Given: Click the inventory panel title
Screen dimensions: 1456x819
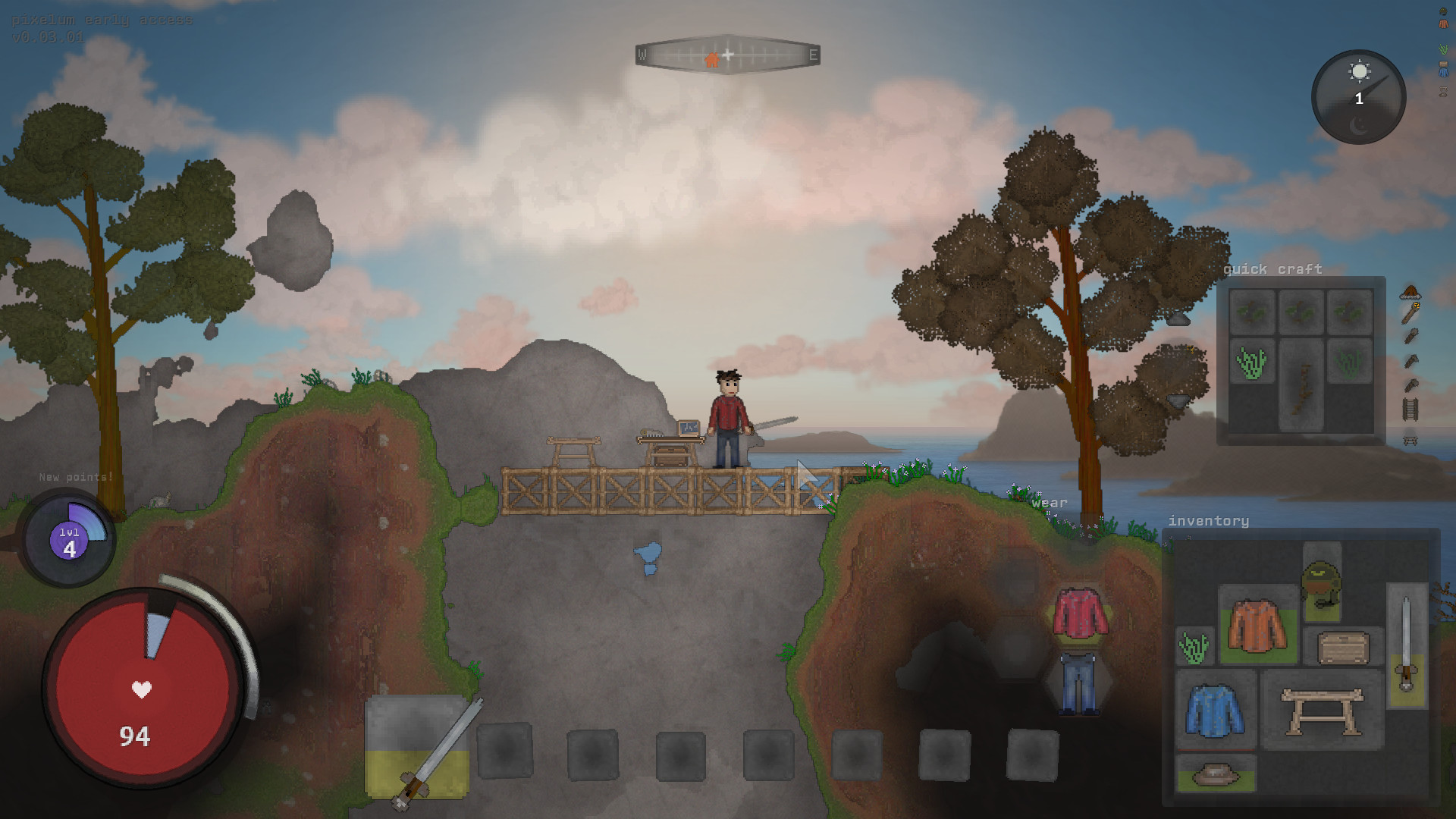Looking at the screenshot, I should coord(1210,521).
